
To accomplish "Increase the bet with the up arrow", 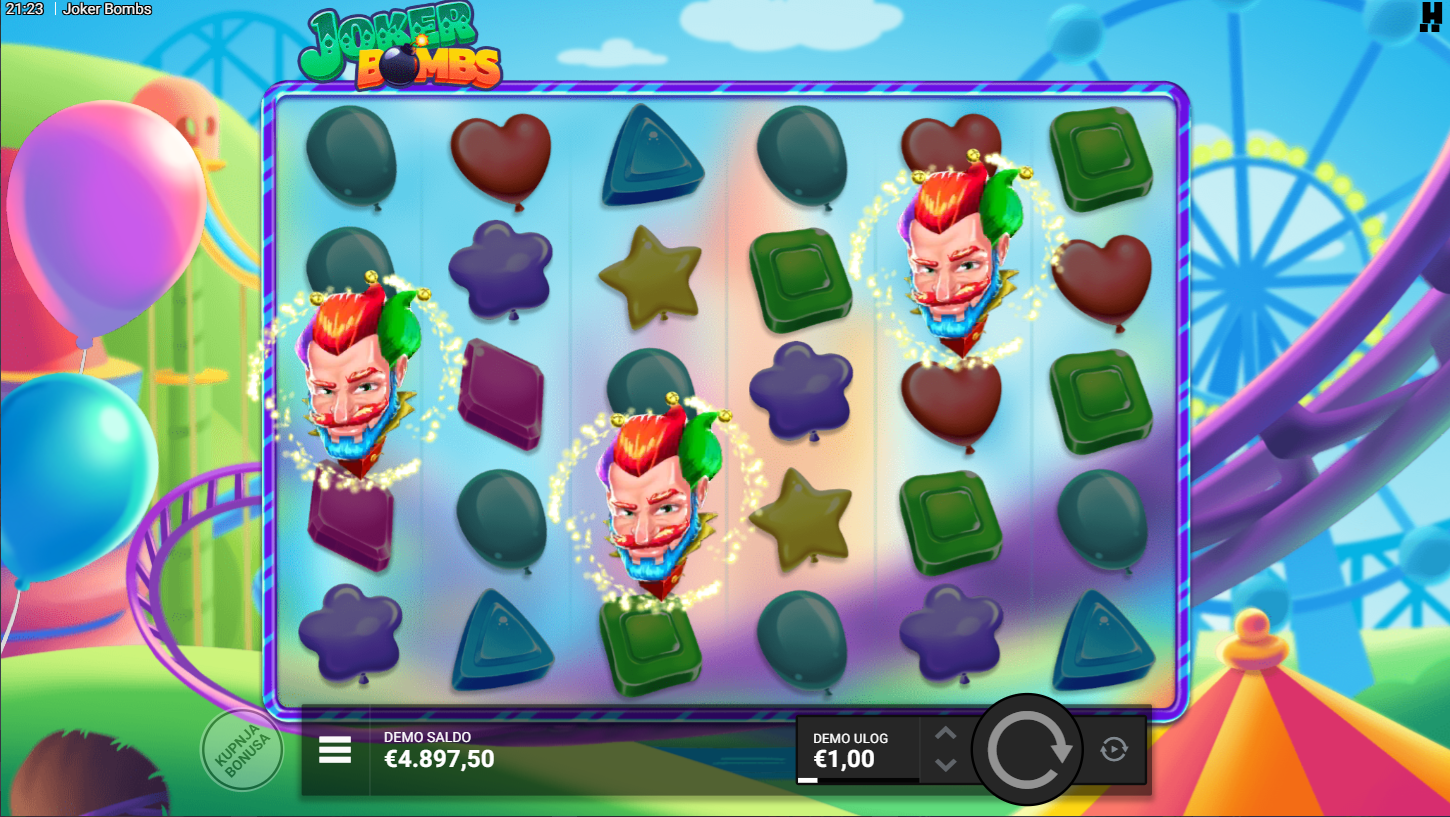I will coord(945,733).
